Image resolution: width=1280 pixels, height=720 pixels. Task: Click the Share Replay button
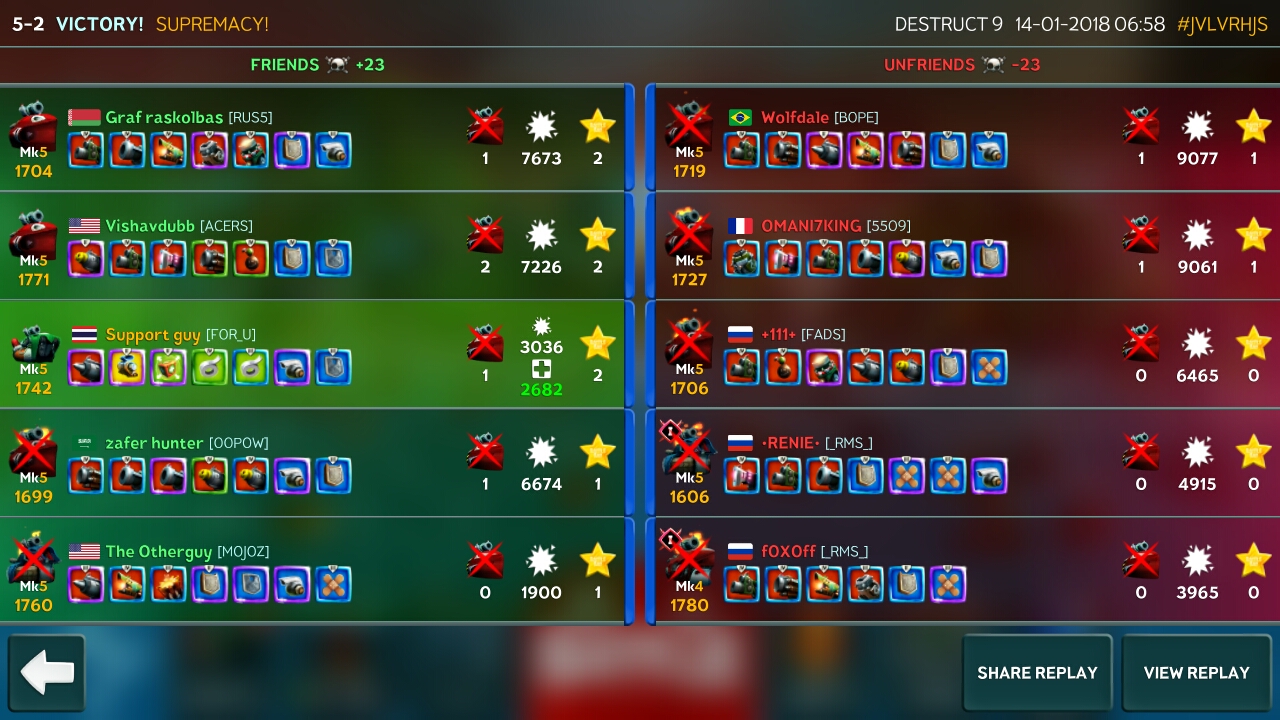(x=1037, y=673)
